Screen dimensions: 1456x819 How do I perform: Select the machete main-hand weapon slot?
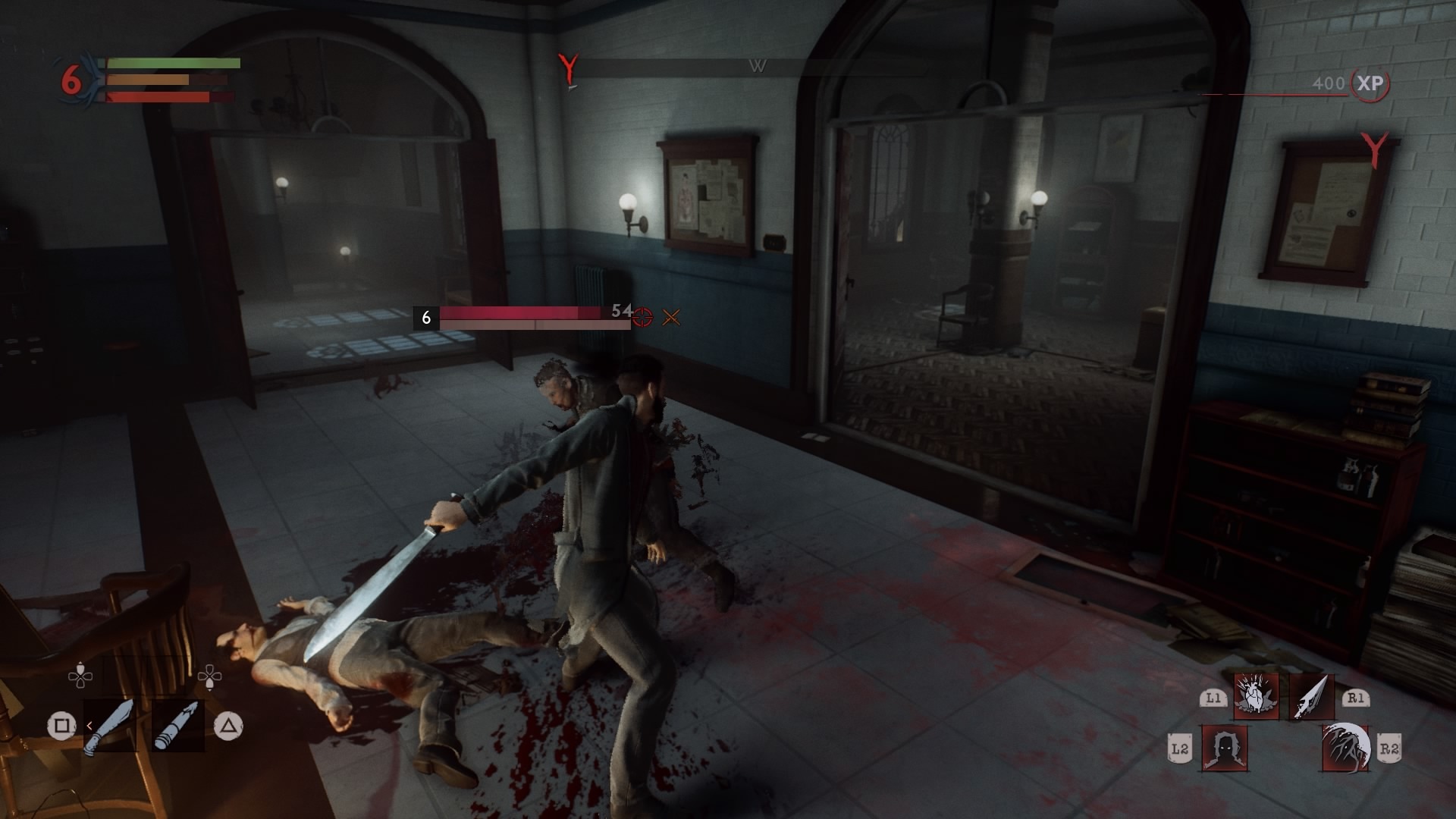click(x=110, y=726)
